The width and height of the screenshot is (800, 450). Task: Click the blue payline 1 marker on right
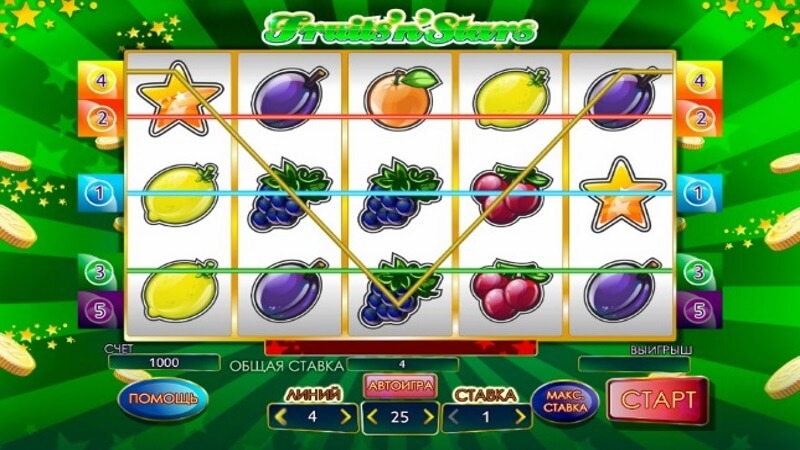(700, 192)
